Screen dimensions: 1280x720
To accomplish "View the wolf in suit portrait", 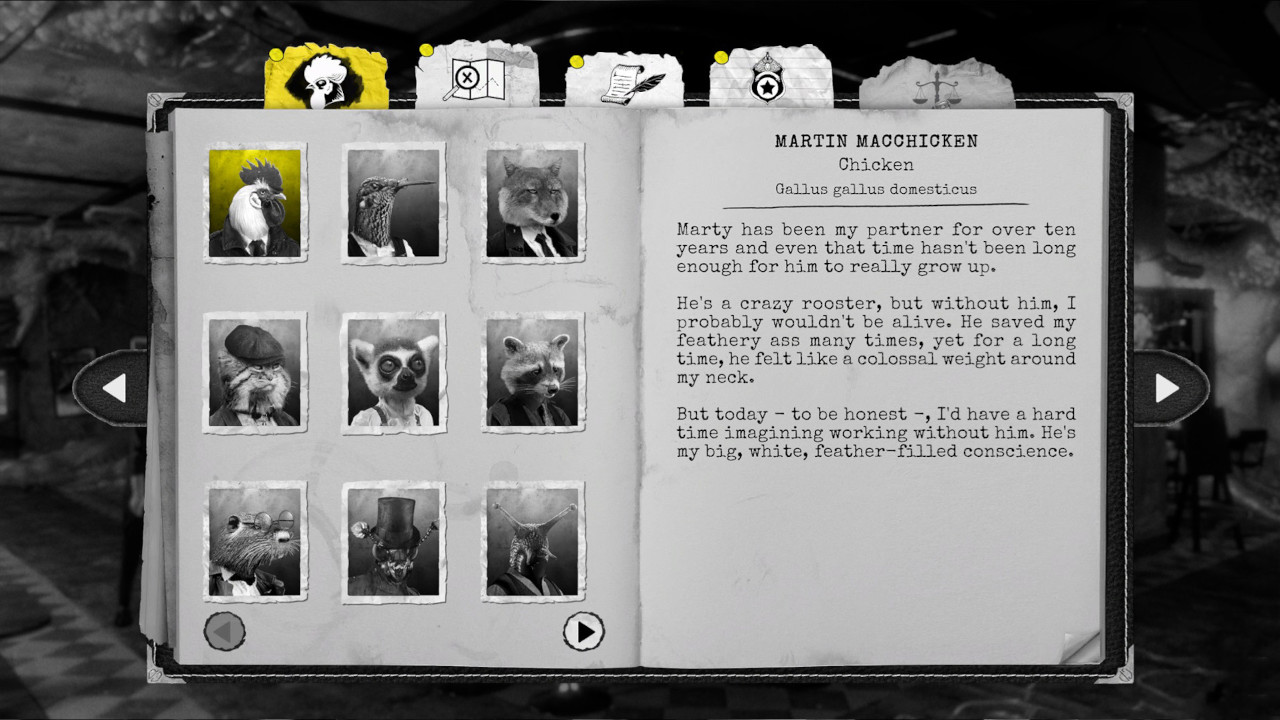I will click(532, 200).
